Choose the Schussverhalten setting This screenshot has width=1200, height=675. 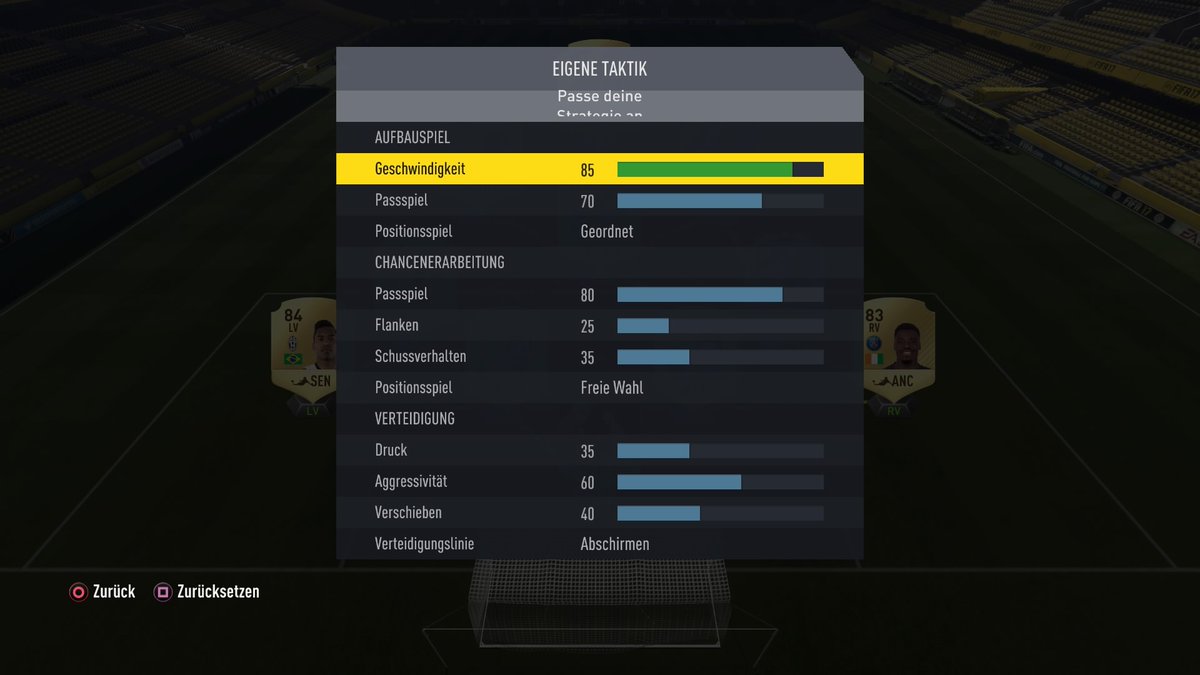tap(599, 357)
